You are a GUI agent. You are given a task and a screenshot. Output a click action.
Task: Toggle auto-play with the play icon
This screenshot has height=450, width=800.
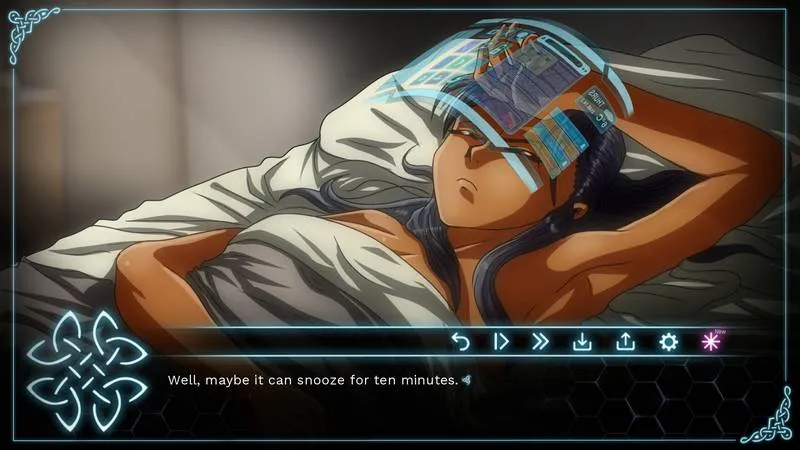(501, 342)
